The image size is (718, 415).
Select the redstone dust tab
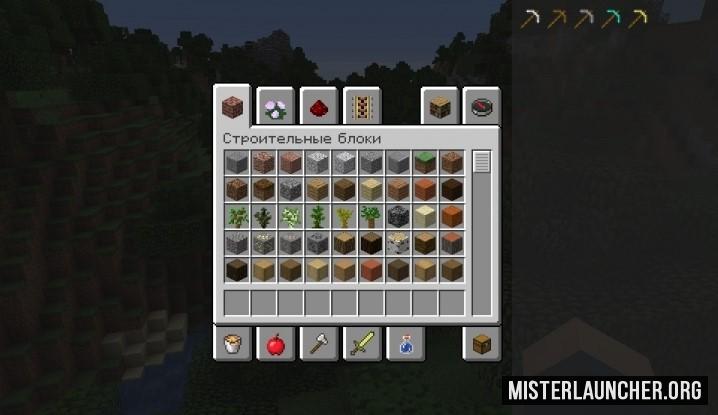point(316,106)
